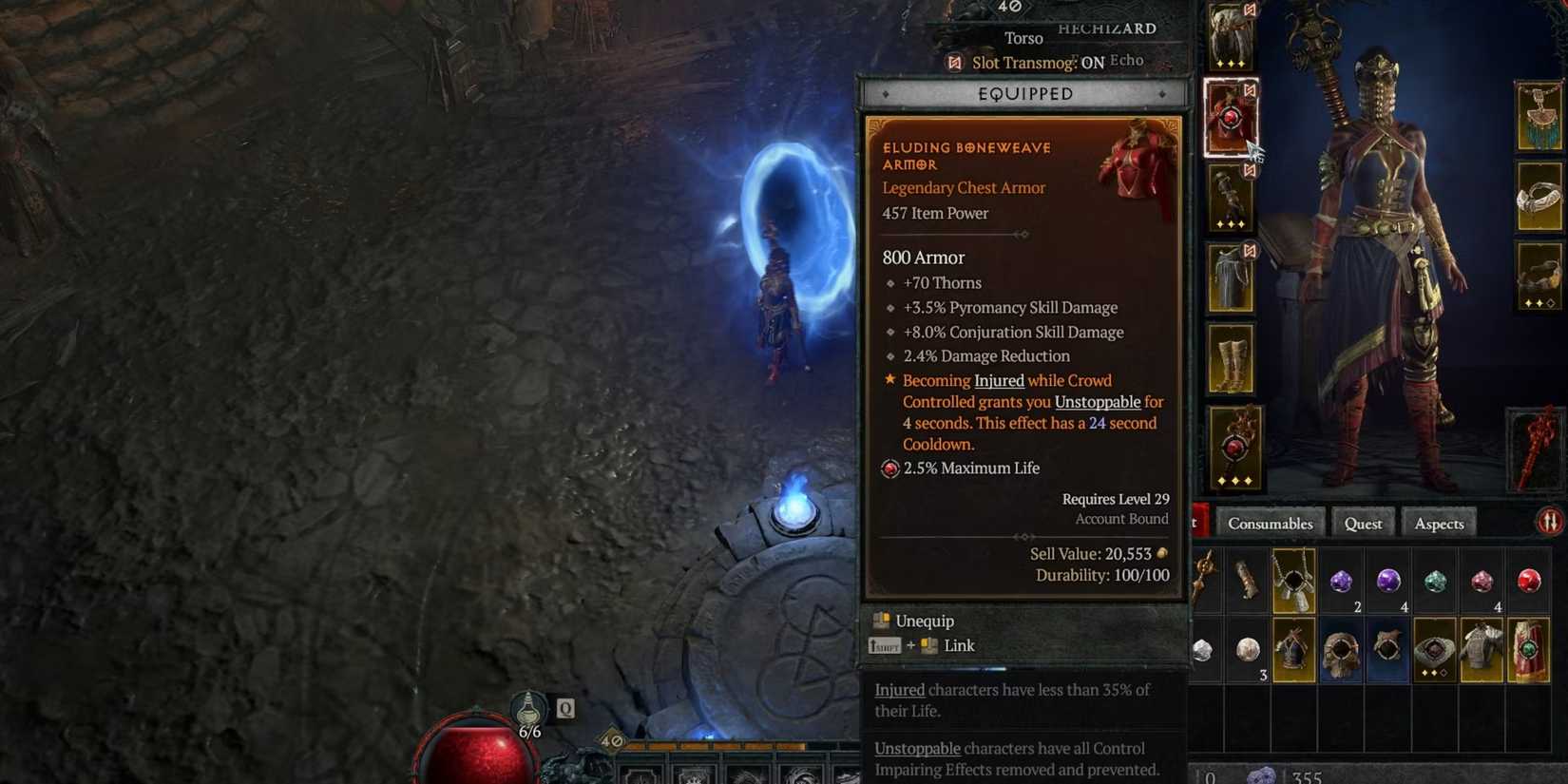This screenshot has height=784, width=1568.
Task: Switch to the Consumables tab
Action: point(1271,524)
